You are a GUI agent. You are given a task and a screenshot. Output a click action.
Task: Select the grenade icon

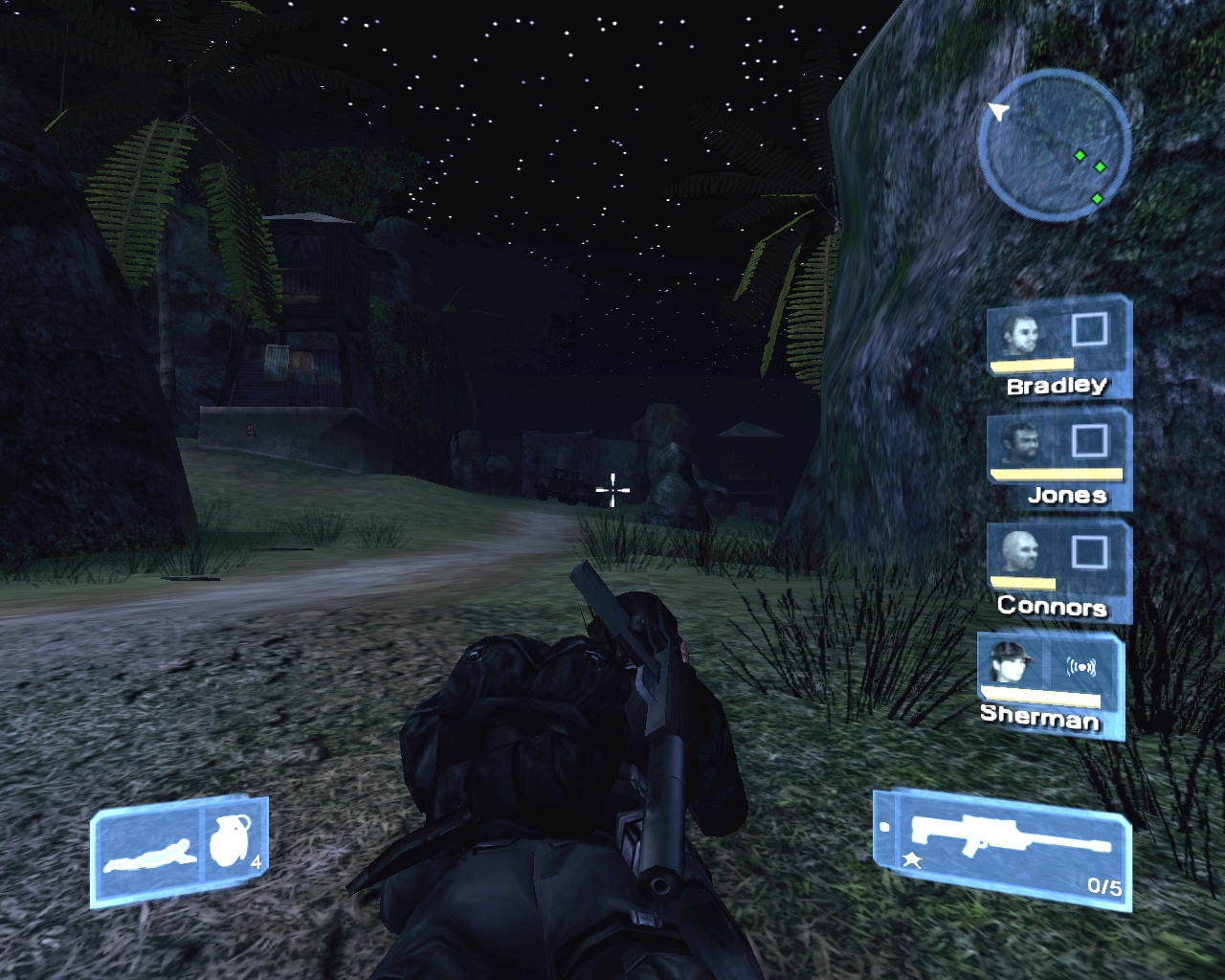point(230,840)
